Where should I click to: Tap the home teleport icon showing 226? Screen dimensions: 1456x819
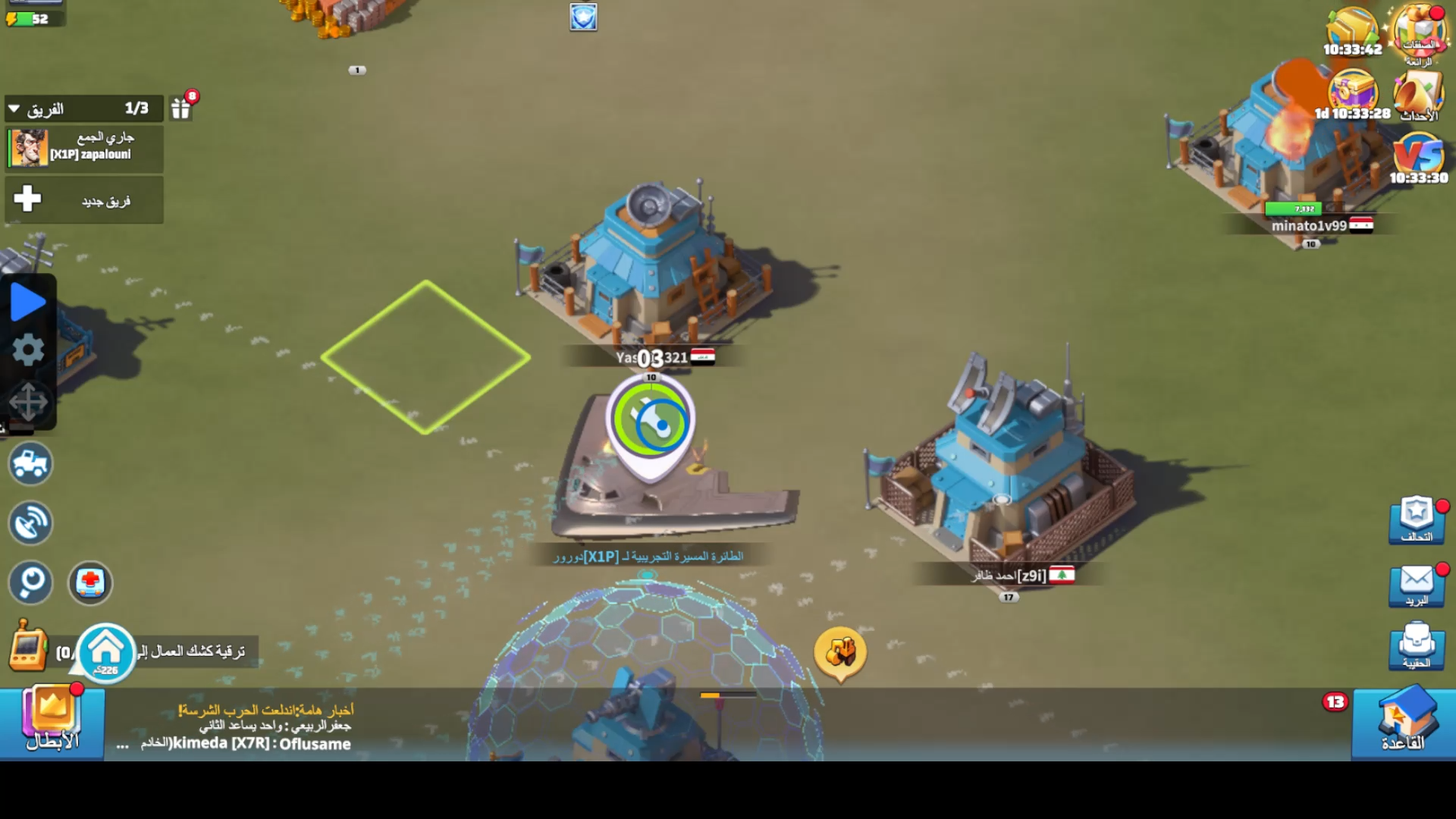106,651
